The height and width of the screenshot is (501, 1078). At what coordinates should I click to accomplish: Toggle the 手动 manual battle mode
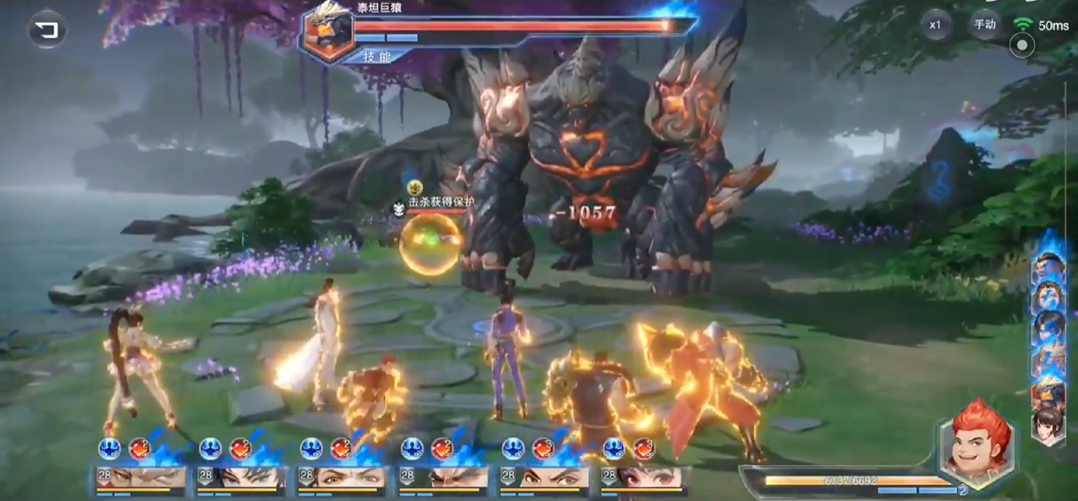click(985, 25)
